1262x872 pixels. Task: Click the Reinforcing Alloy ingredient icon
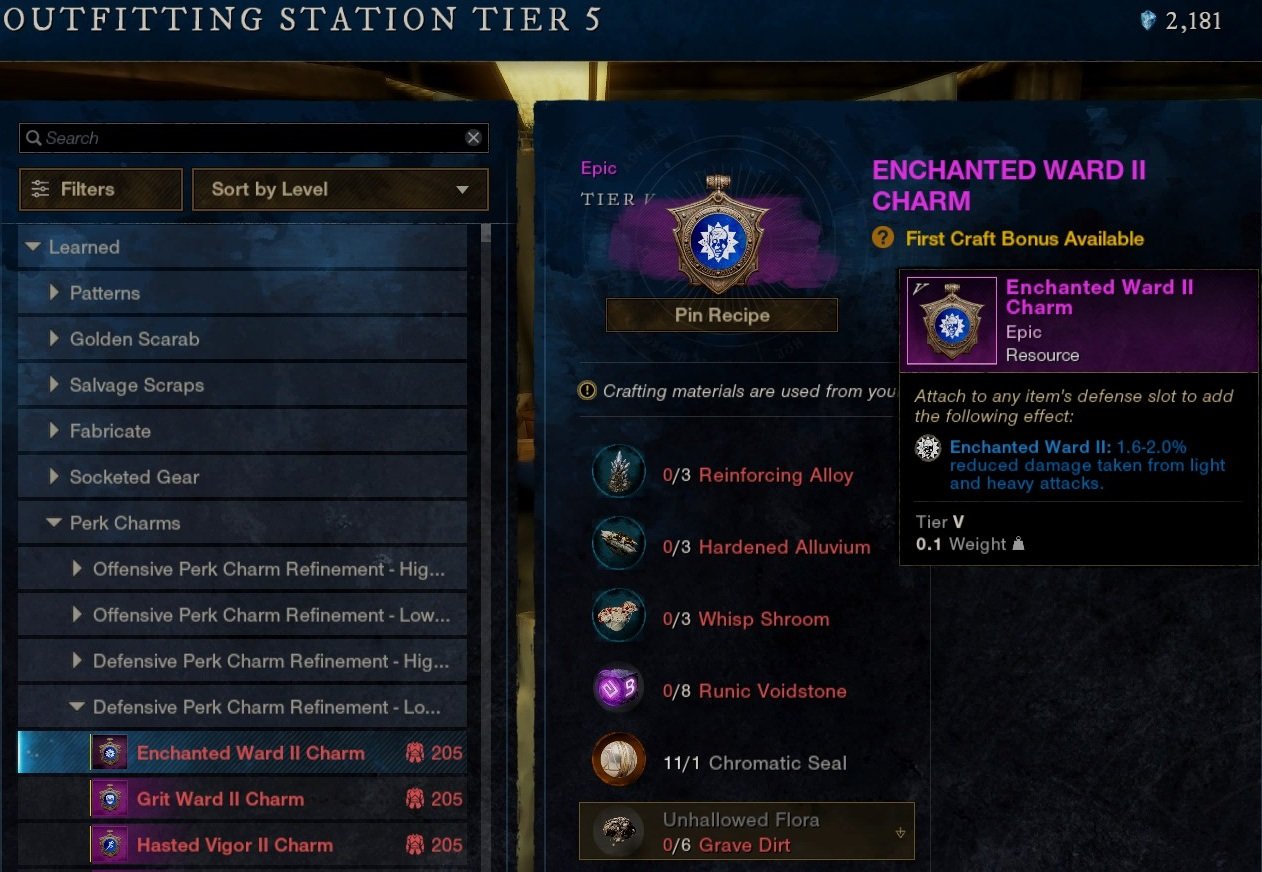[617, 474]
